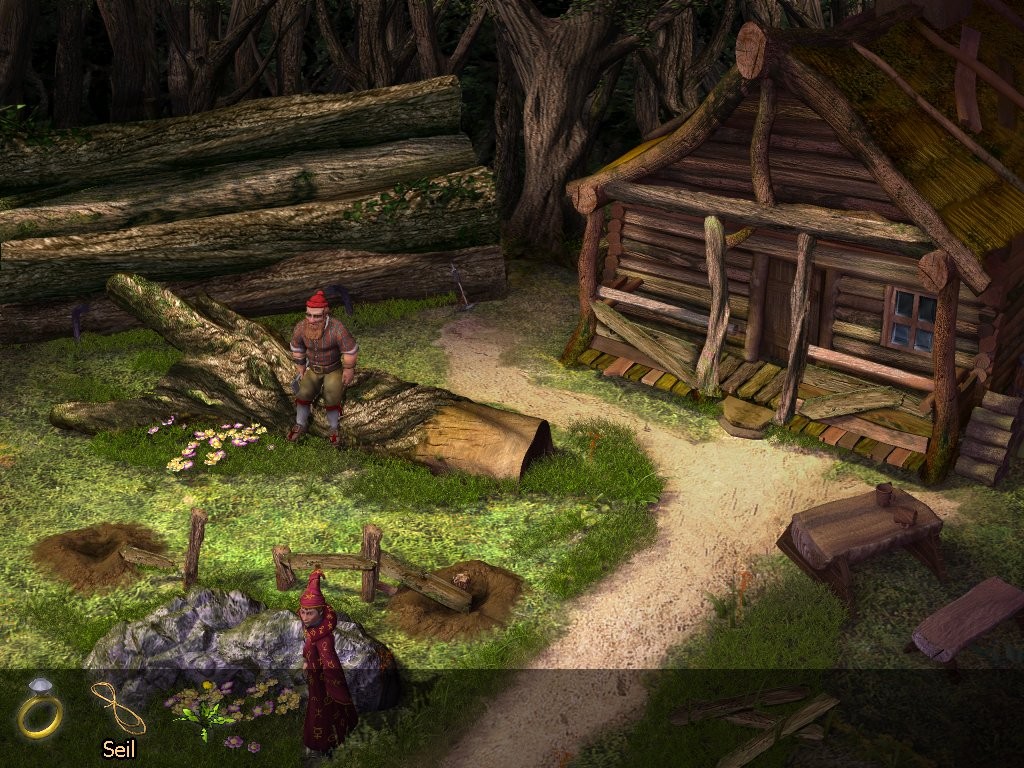
Task: Select the gold ring in the inventory
Action: click(40, 708)
